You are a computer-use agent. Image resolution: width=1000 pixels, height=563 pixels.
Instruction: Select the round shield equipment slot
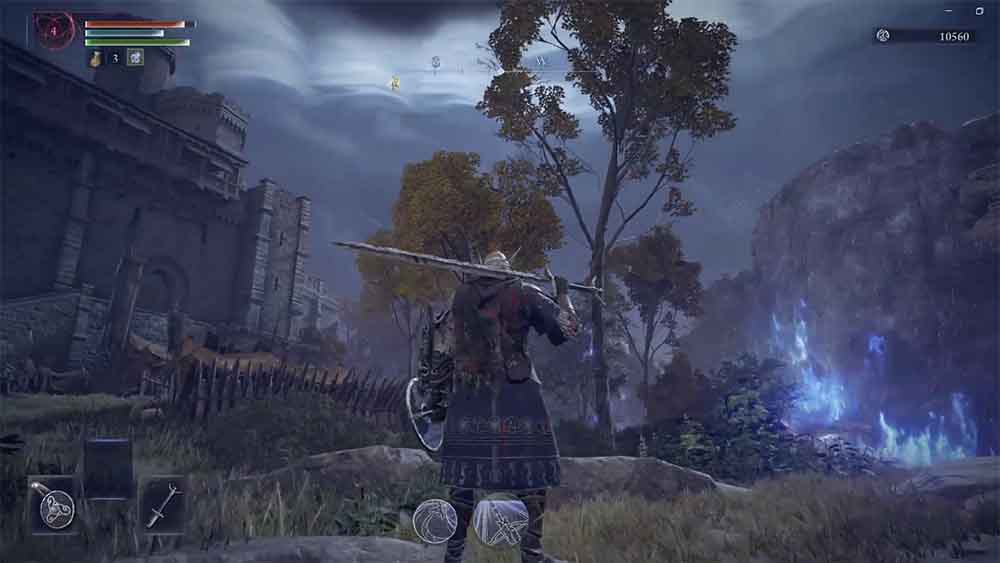point(53,505)
